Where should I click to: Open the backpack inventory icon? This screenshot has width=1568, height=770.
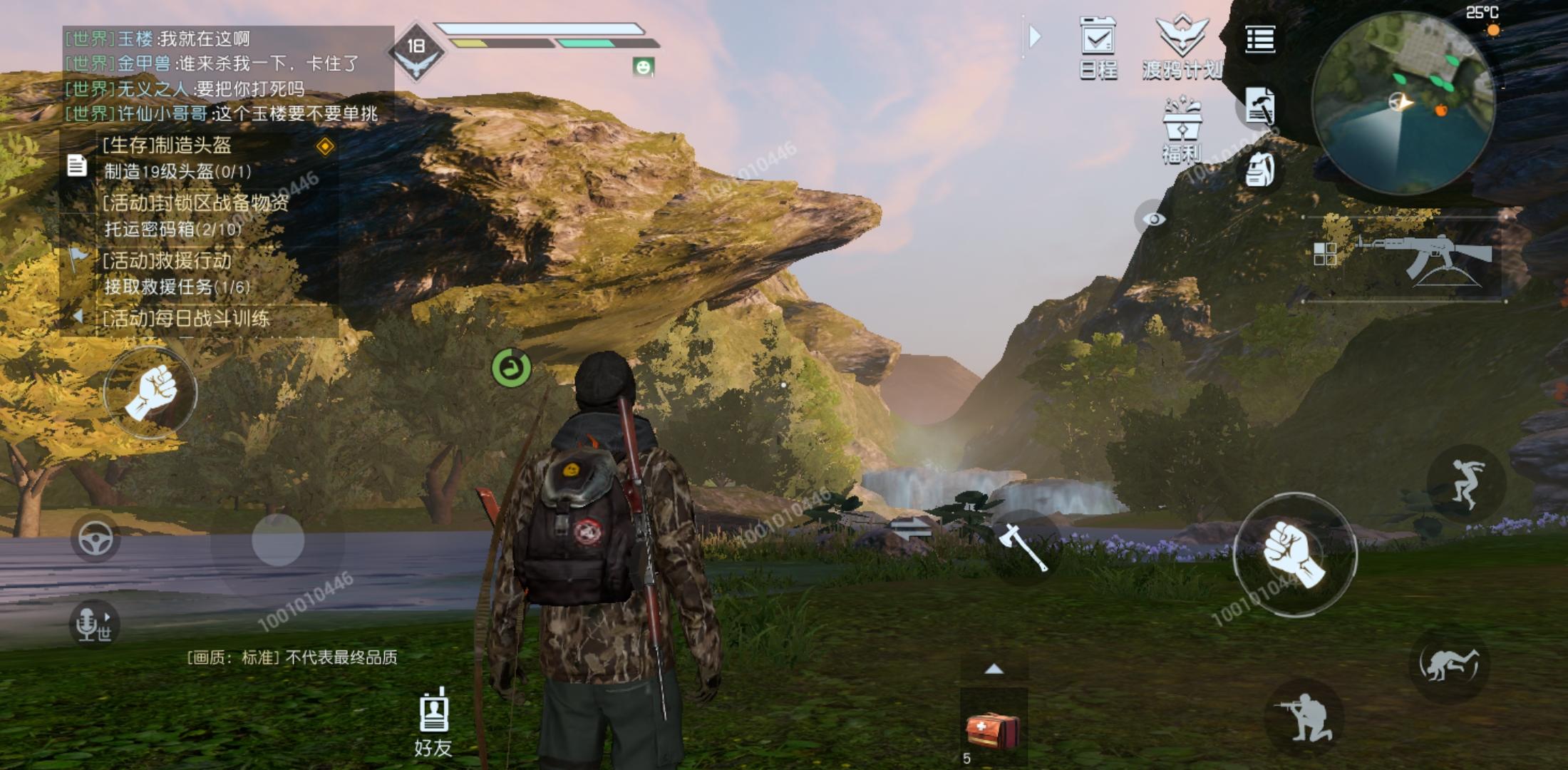click(x=1259, y=170)
